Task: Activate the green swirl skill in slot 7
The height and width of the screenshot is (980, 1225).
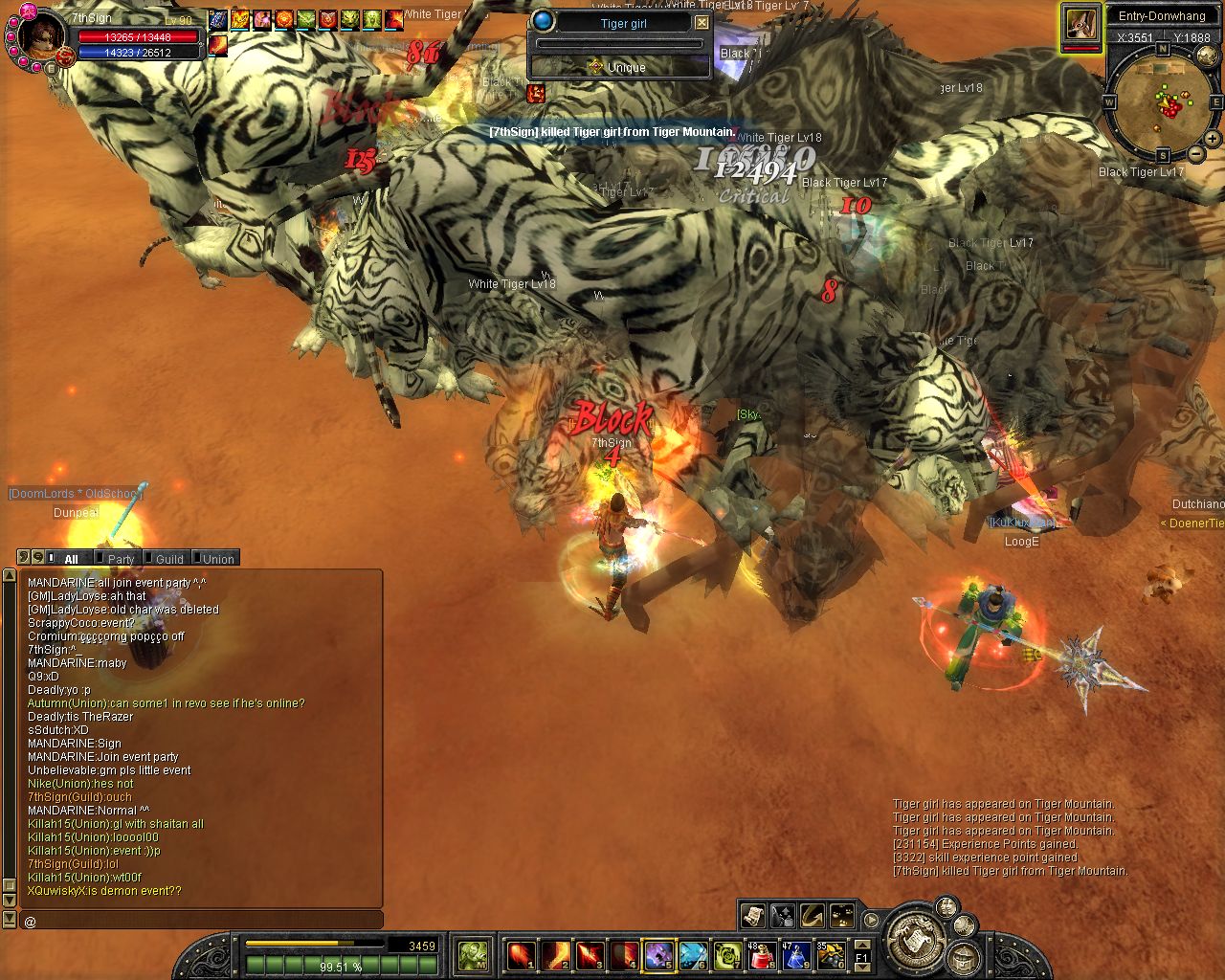Action: pos(727,955)
